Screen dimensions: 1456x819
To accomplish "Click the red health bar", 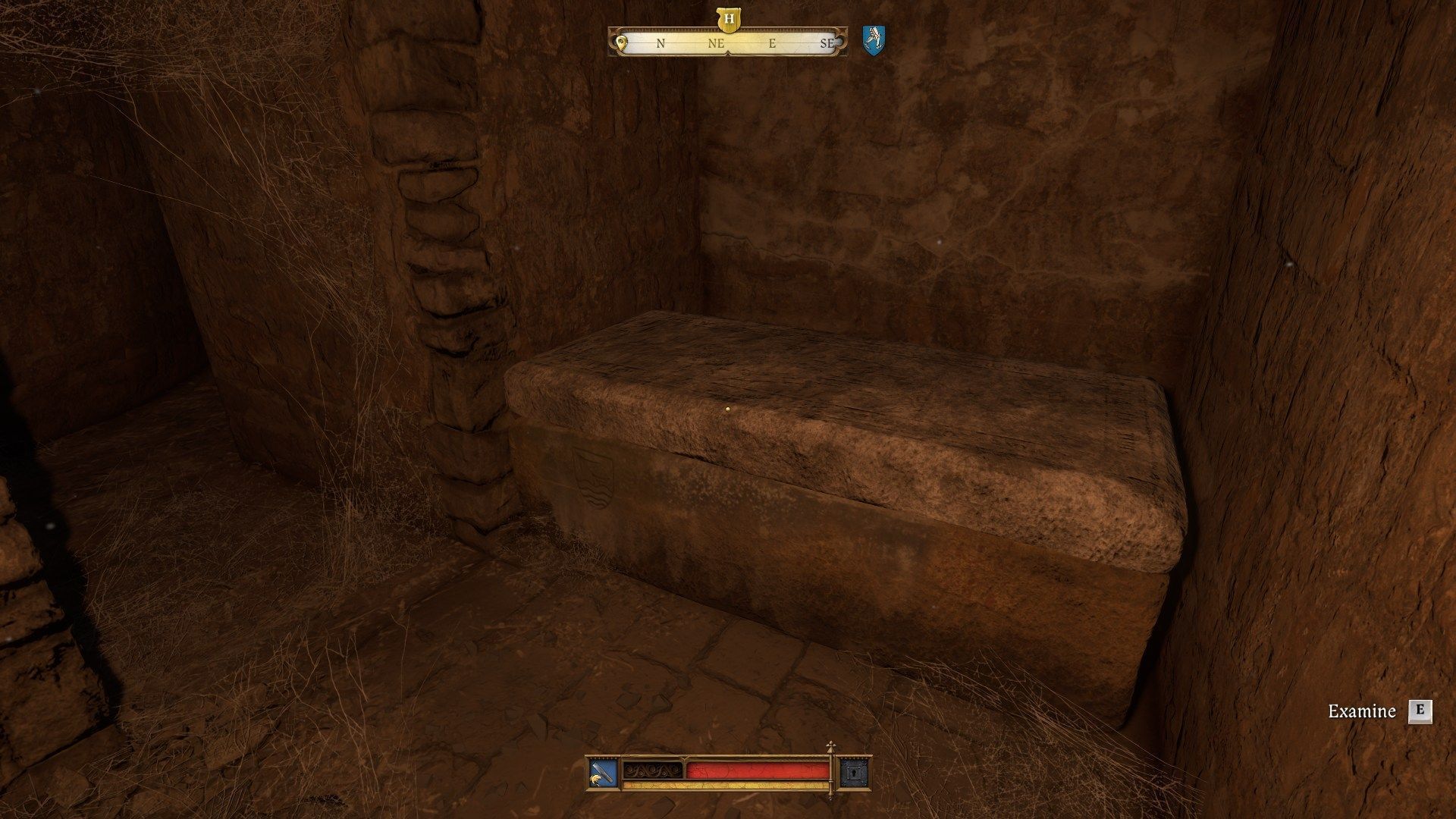I will coord(758,772).
